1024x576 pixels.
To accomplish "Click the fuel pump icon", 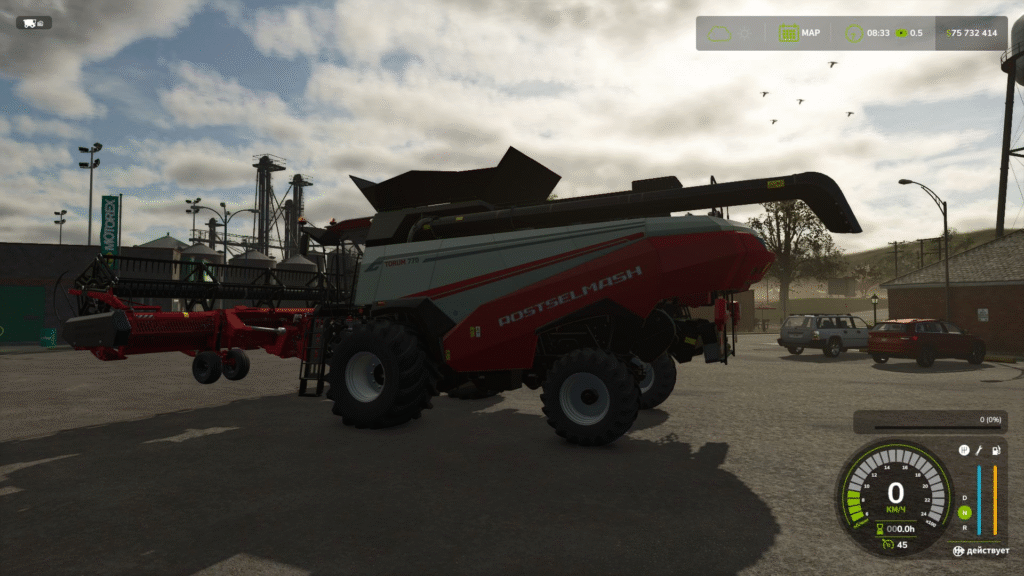I will coord(995,451).
